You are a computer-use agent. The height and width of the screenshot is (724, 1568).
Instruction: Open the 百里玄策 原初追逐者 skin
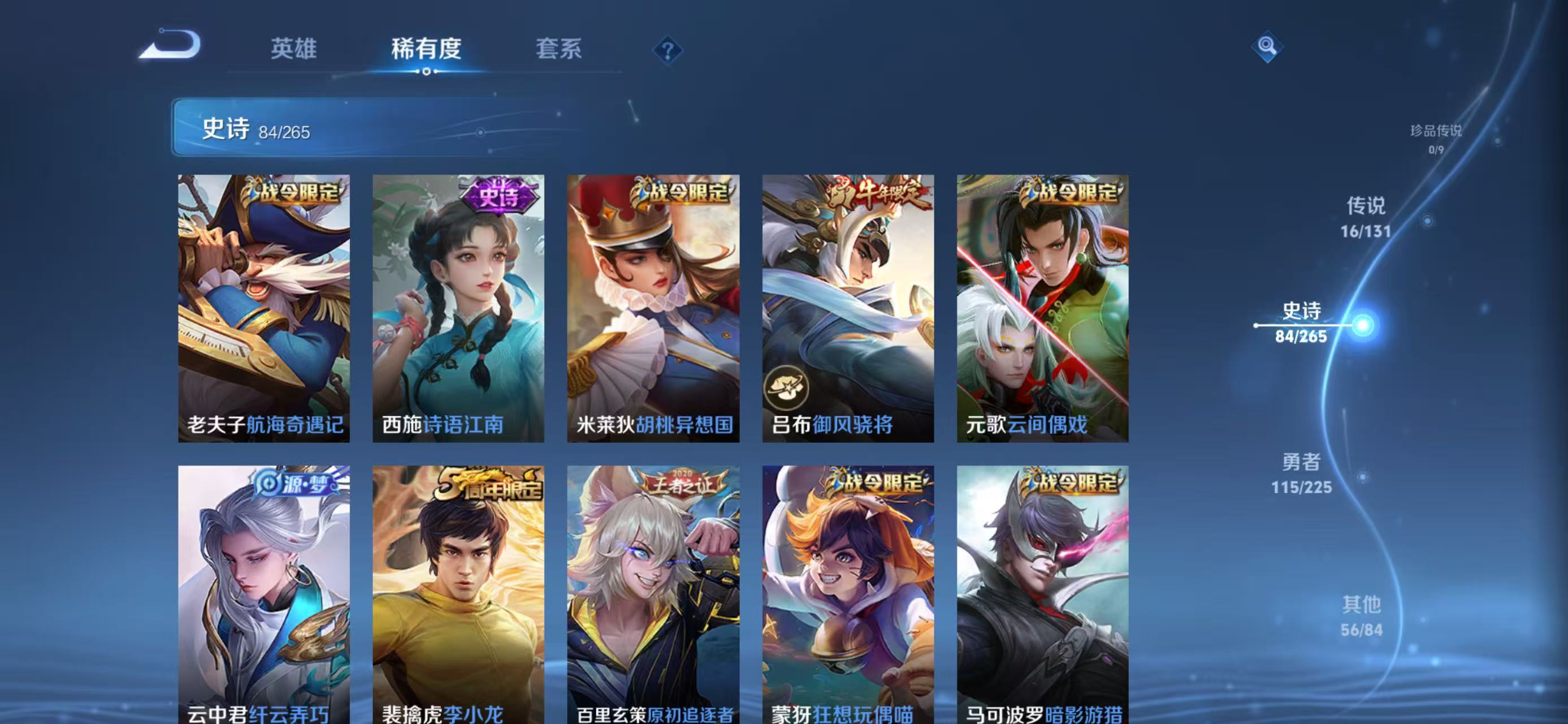click(x=653, y=594)
